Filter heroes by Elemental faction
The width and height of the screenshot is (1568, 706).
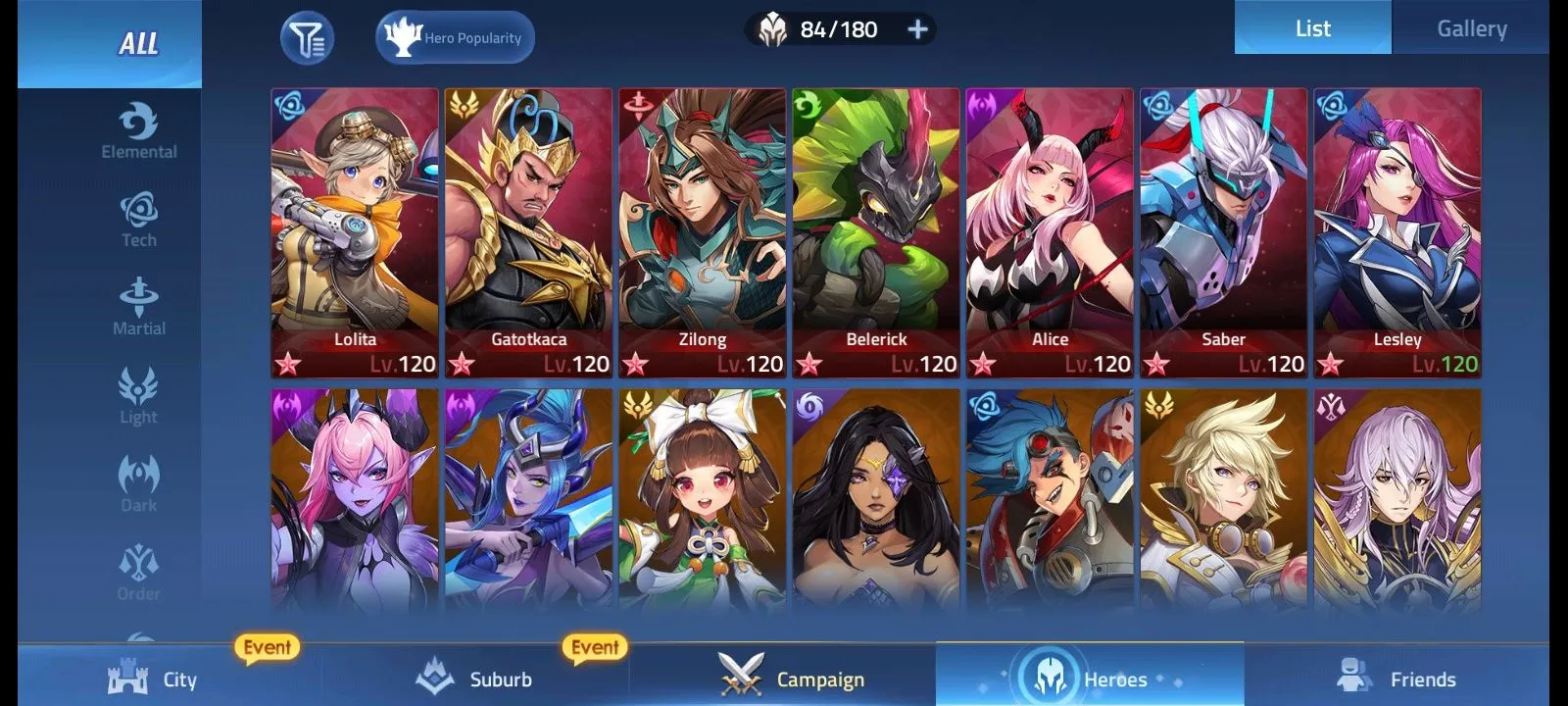[x=139, y=131]
